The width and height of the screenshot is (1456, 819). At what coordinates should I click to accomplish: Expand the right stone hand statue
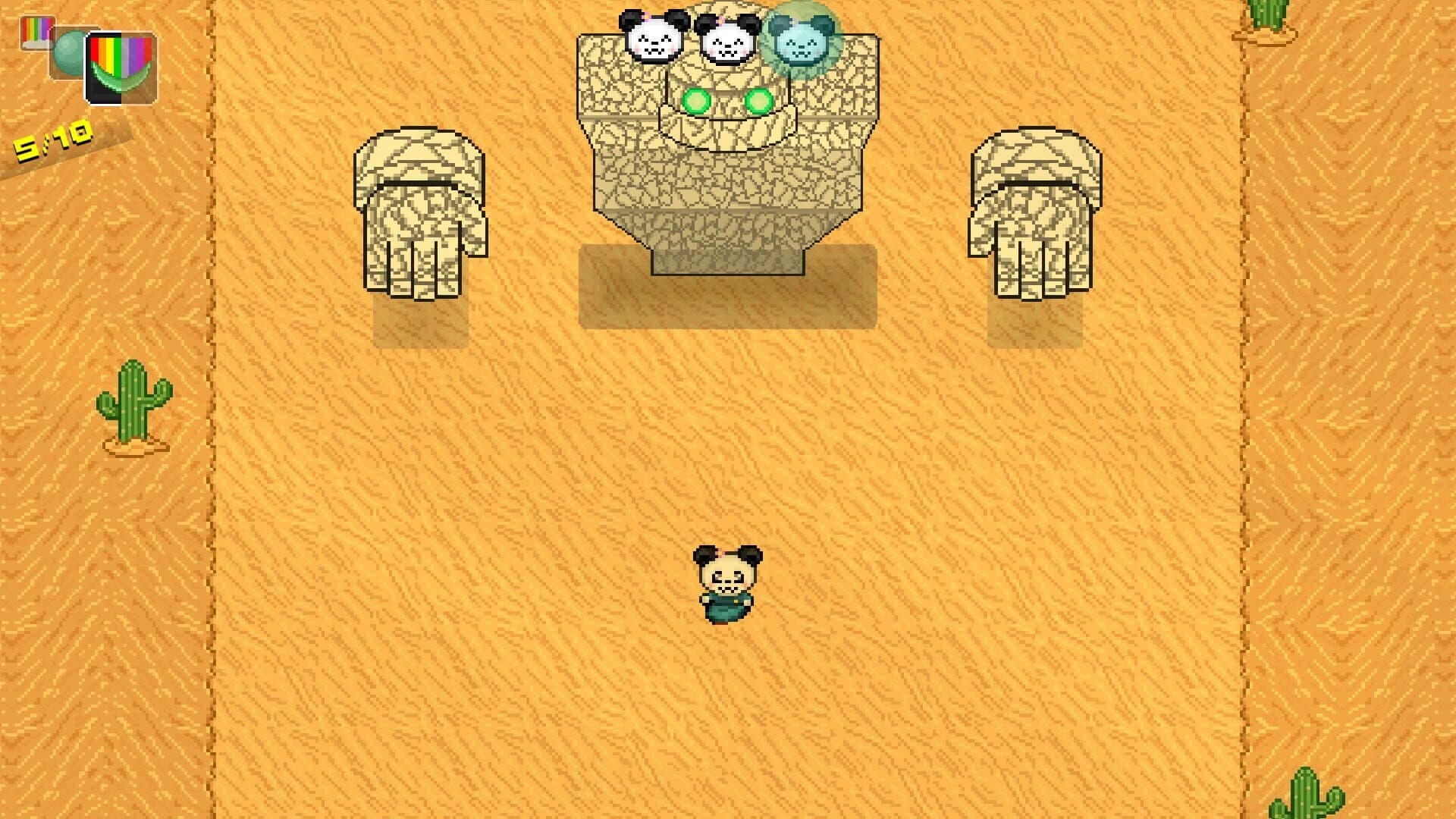pos(1035,212)
